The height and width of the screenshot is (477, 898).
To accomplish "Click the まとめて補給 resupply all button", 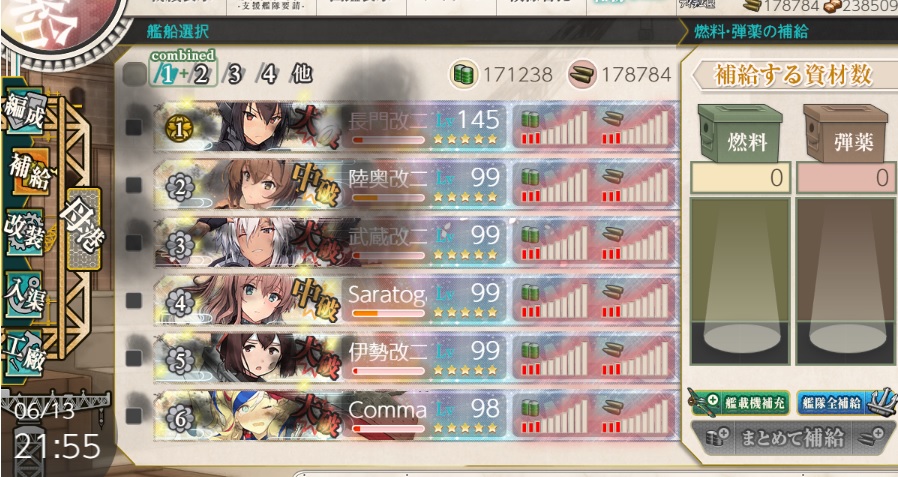I will (790, 438).
